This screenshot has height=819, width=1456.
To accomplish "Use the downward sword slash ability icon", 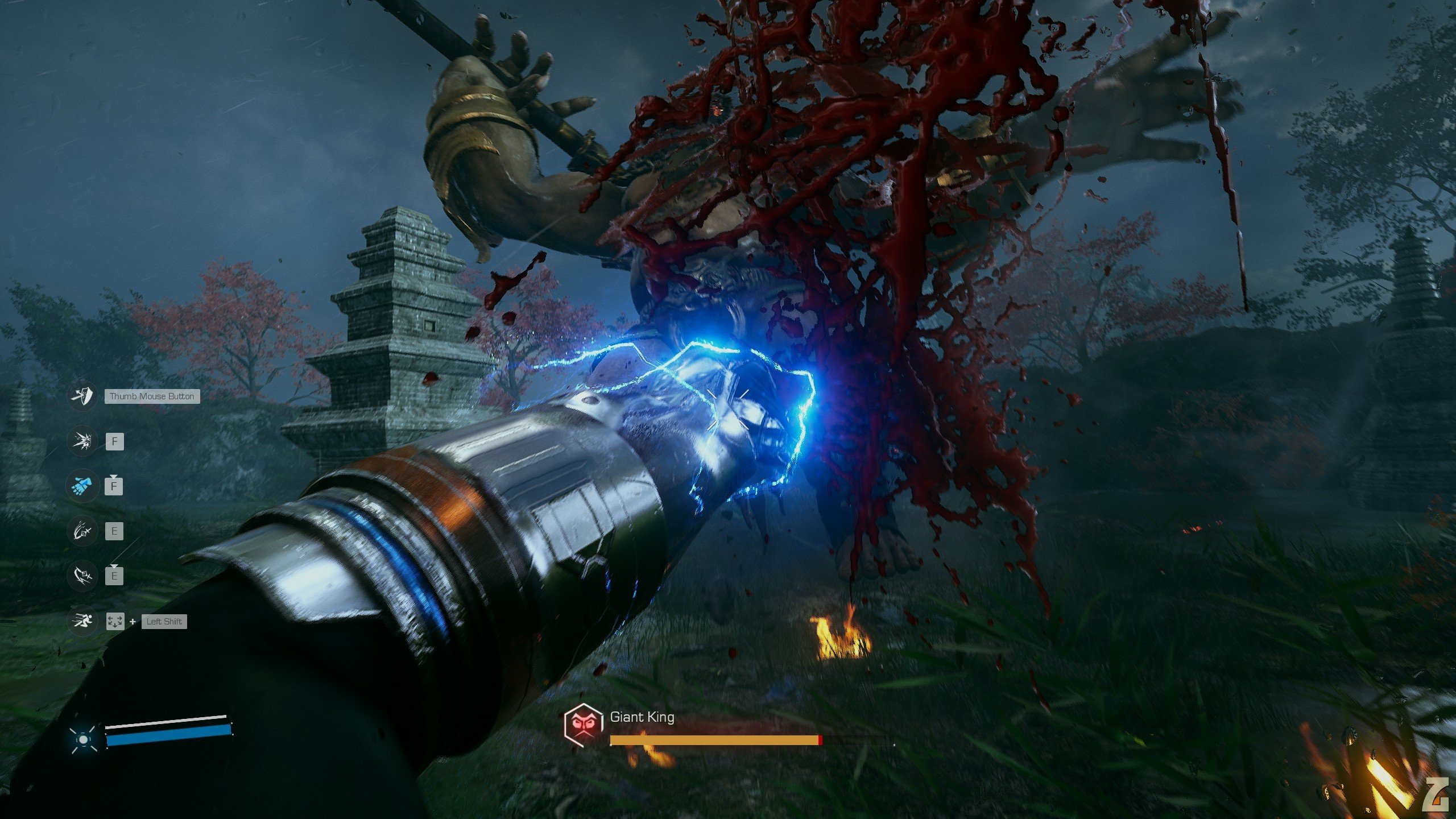I will 82,576.
